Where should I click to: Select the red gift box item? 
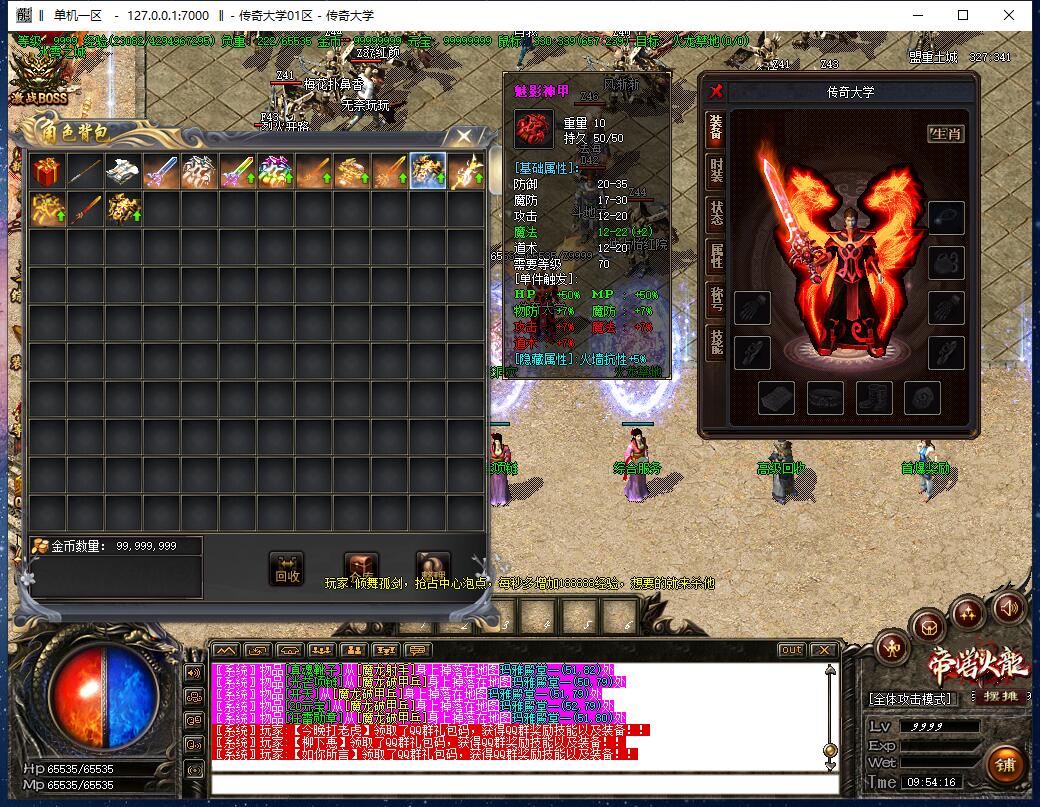(x=47, y=171)
